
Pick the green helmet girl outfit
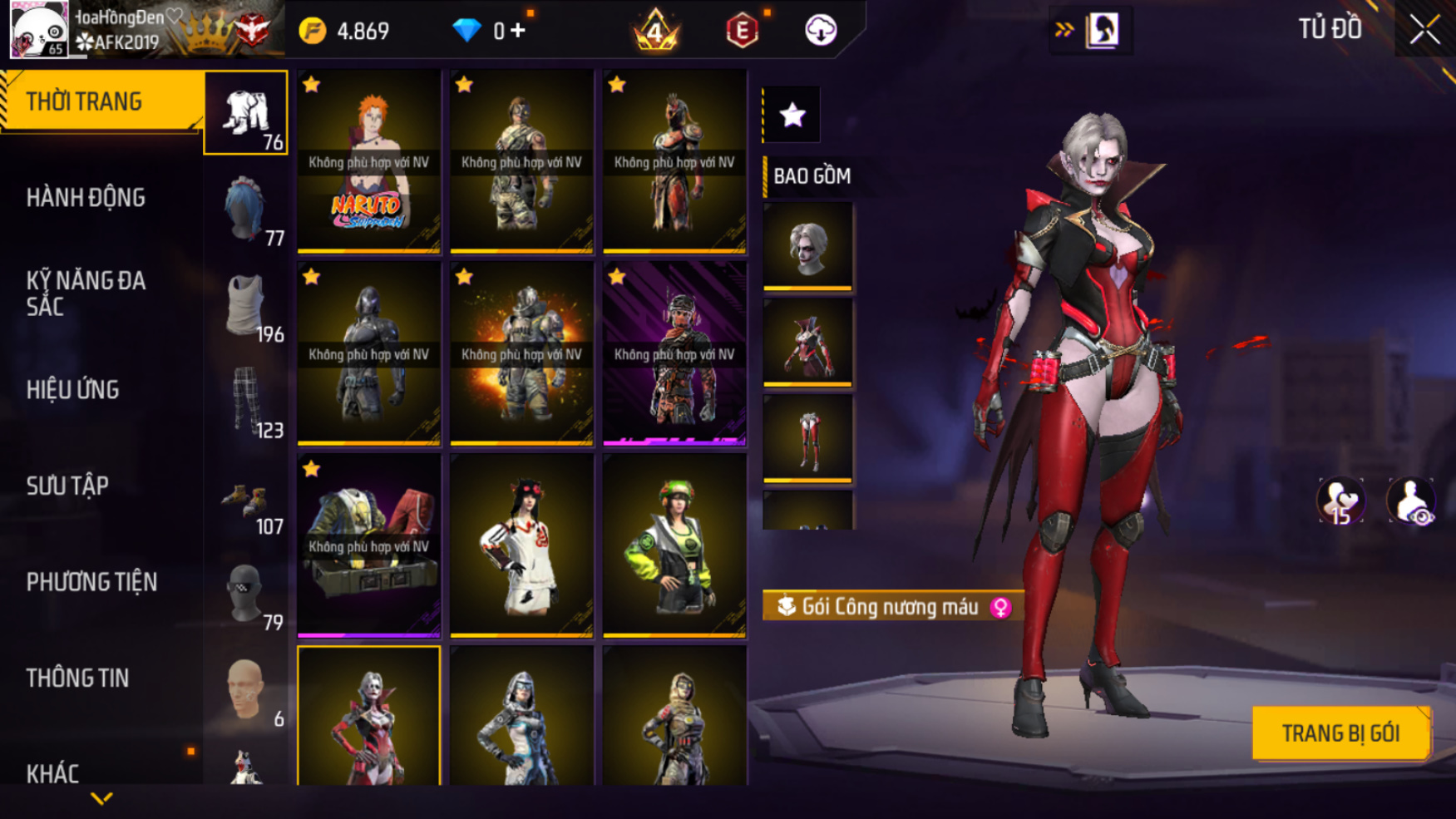pos(674,545)
